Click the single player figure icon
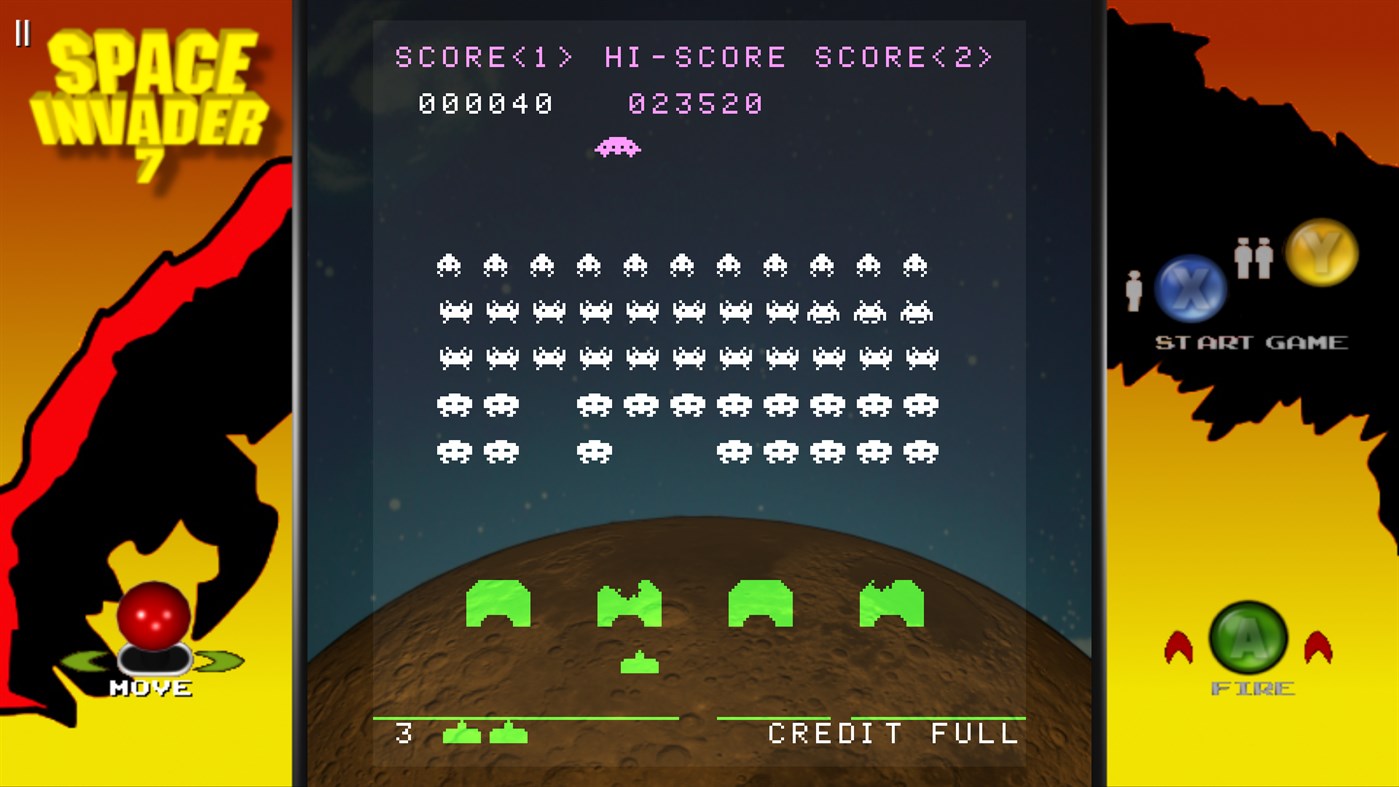Viewport: 1399px width, 787px height. pyautogui.click(x=1133, y=289)
